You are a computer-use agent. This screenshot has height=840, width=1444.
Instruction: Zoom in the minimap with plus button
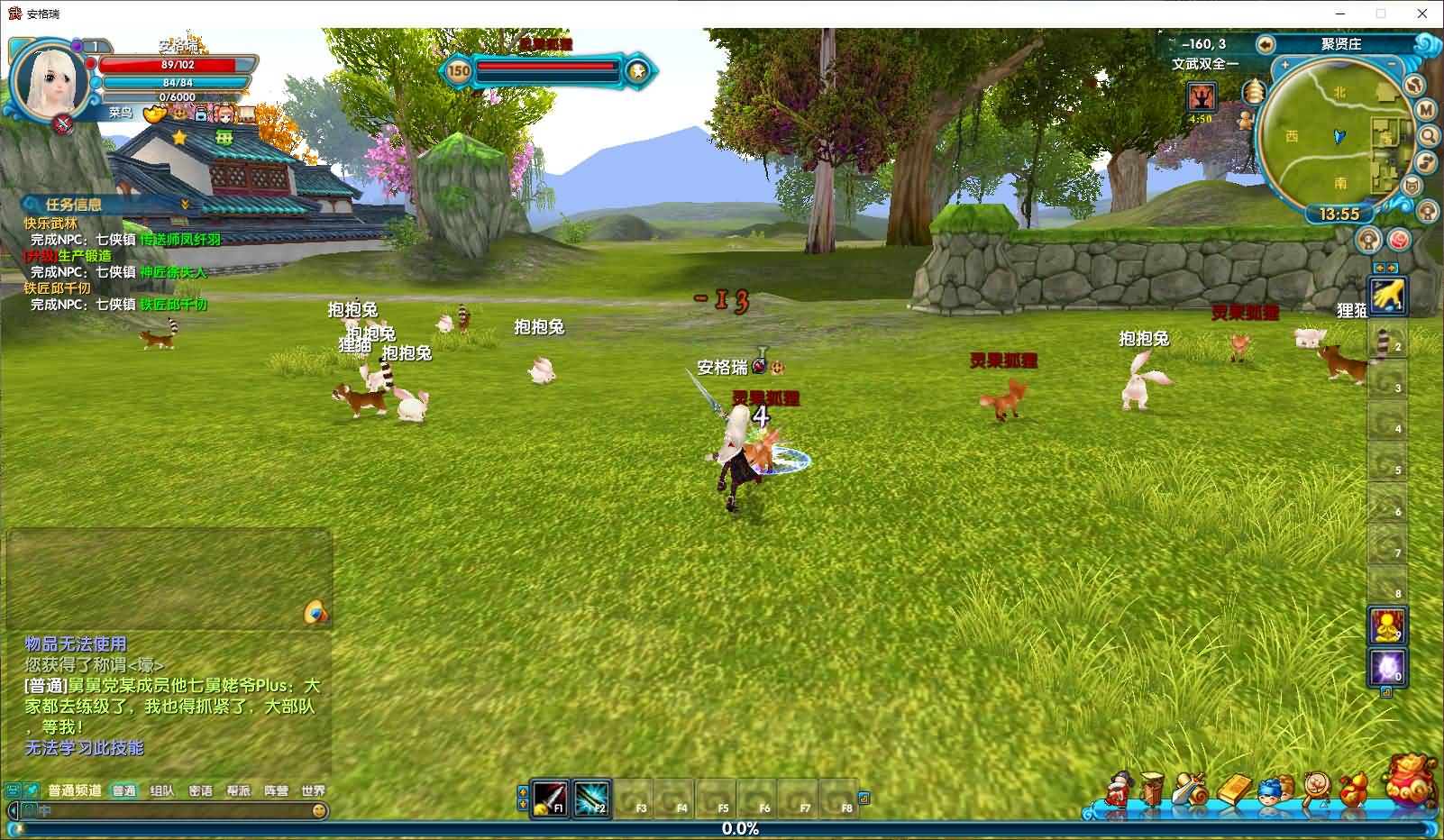tap(1285, 66)
